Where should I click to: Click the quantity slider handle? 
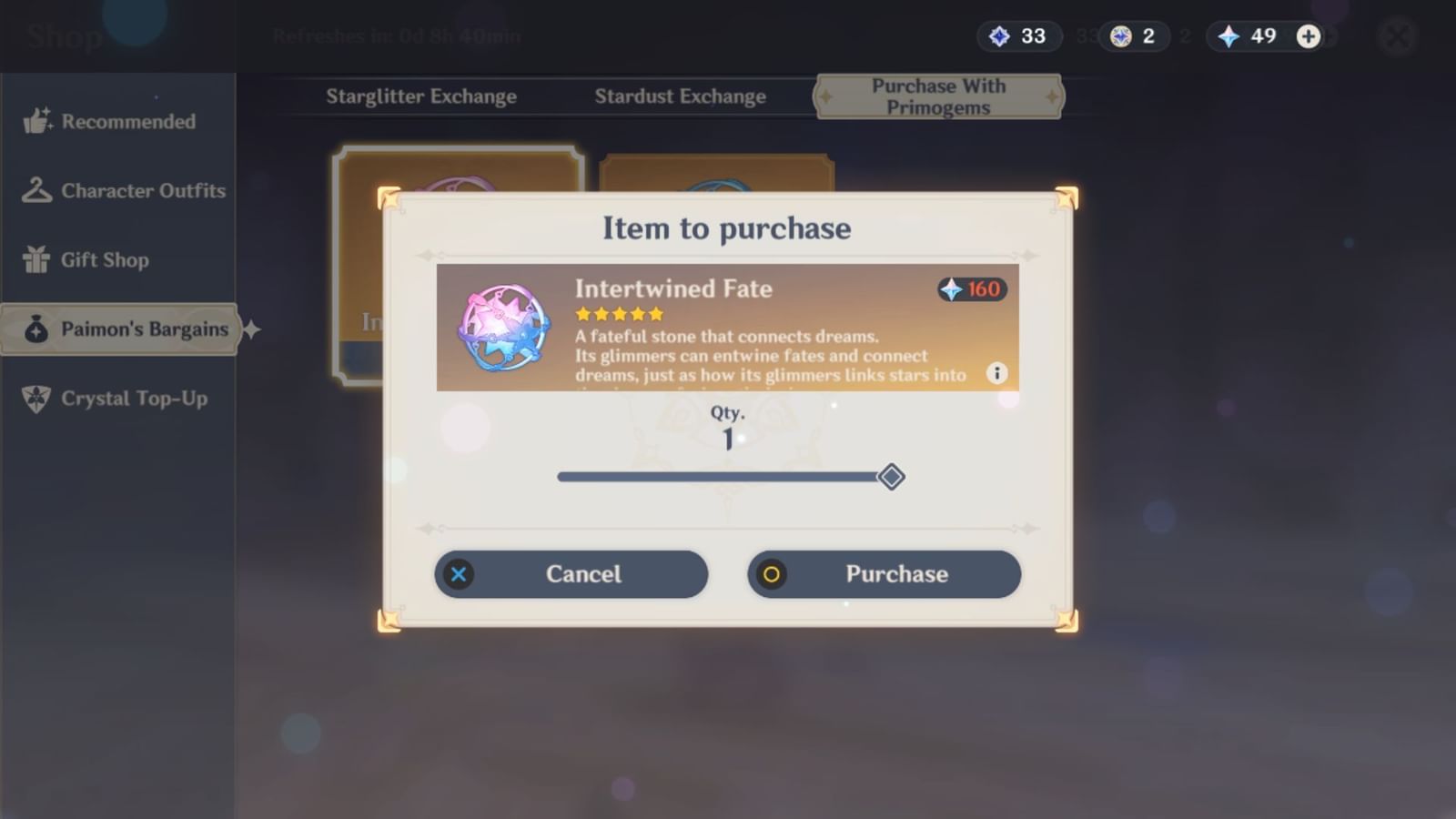point(892,476)
